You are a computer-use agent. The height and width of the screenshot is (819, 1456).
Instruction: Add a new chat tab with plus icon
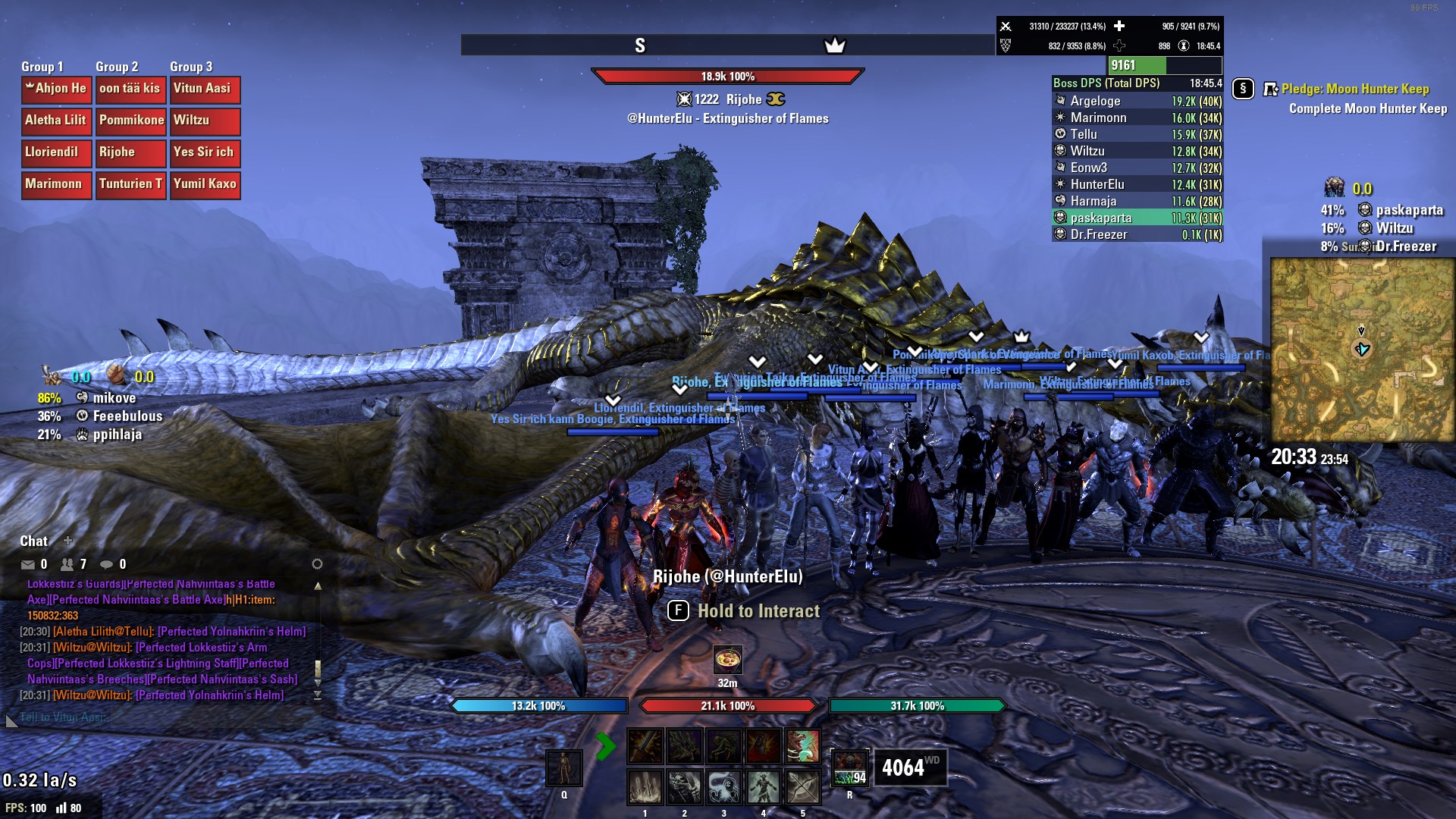(68, 541)
